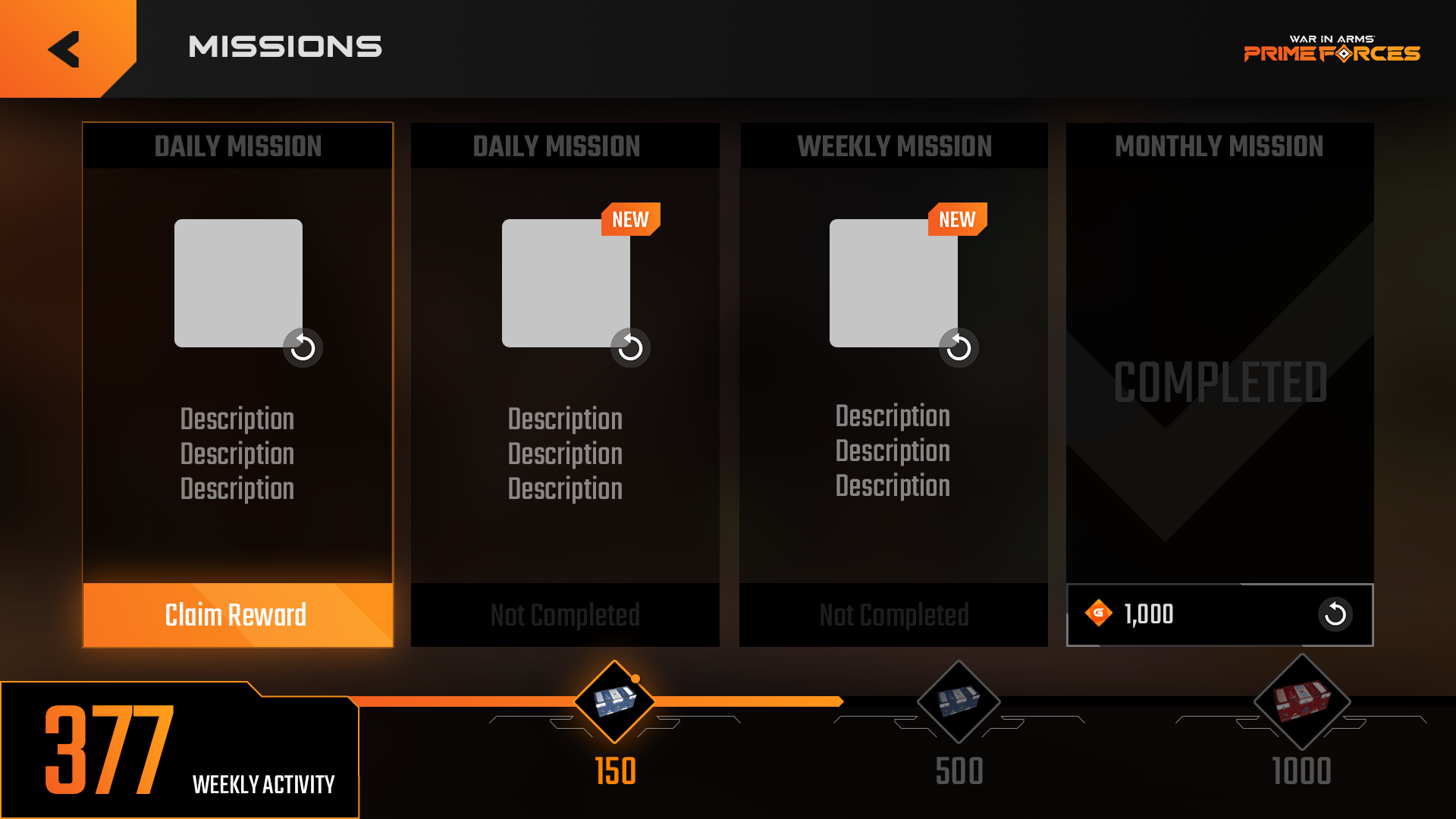Screen dimensions: 1456x819
Task: Select the red reward crate above 1000
Action: [x=1301, y=701]
